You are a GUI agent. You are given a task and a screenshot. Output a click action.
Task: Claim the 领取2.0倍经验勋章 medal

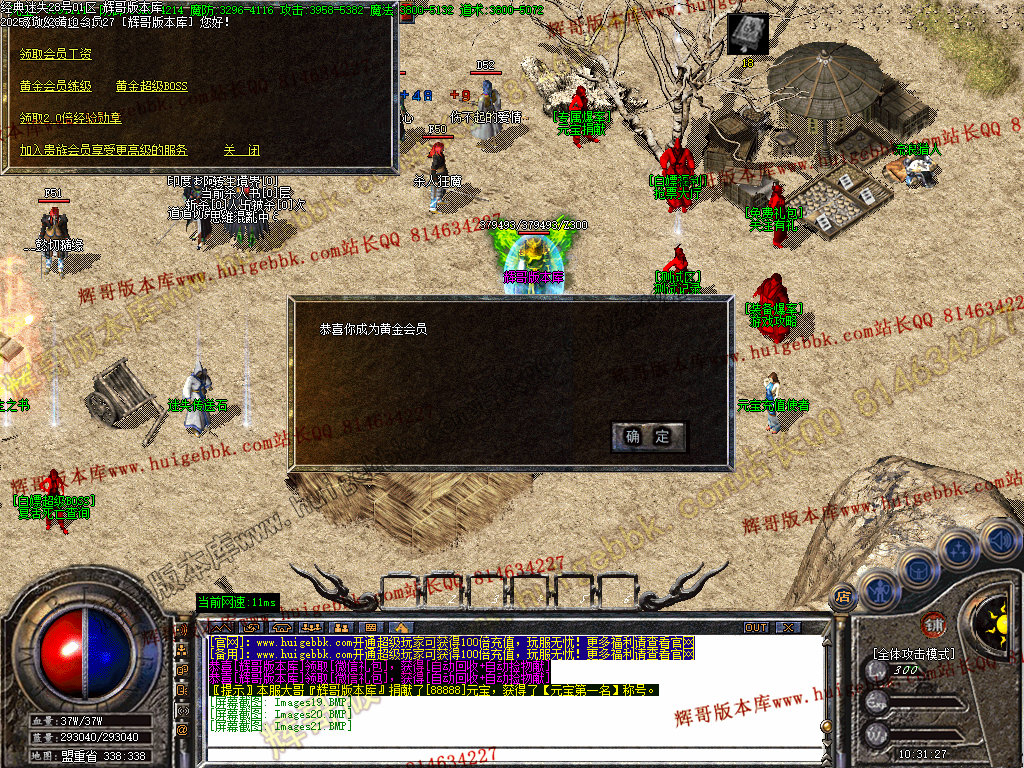(71, 118)
